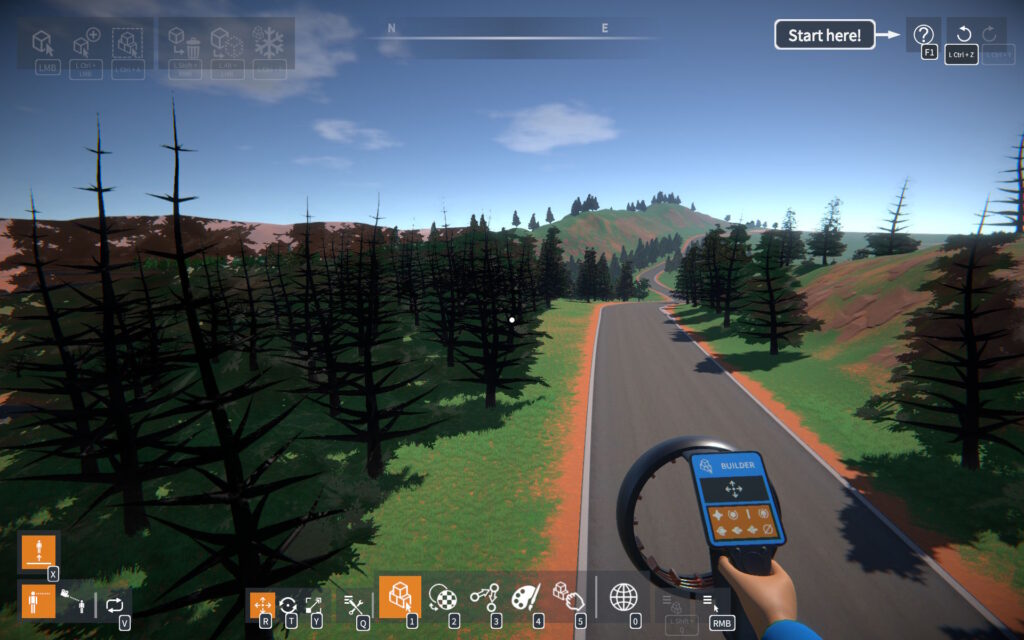Open the question mark help button
Screen dimensions: 1024x640
[923, 35]
